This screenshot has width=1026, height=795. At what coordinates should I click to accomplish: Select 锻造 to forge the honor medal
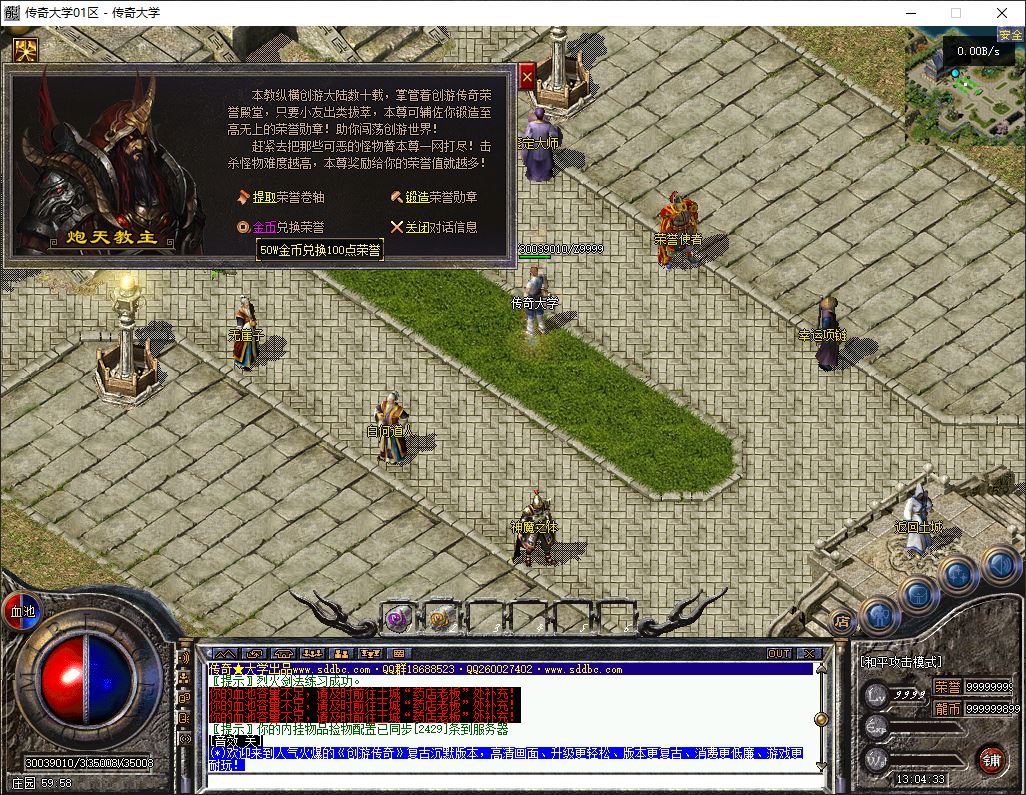coord(417,198)
